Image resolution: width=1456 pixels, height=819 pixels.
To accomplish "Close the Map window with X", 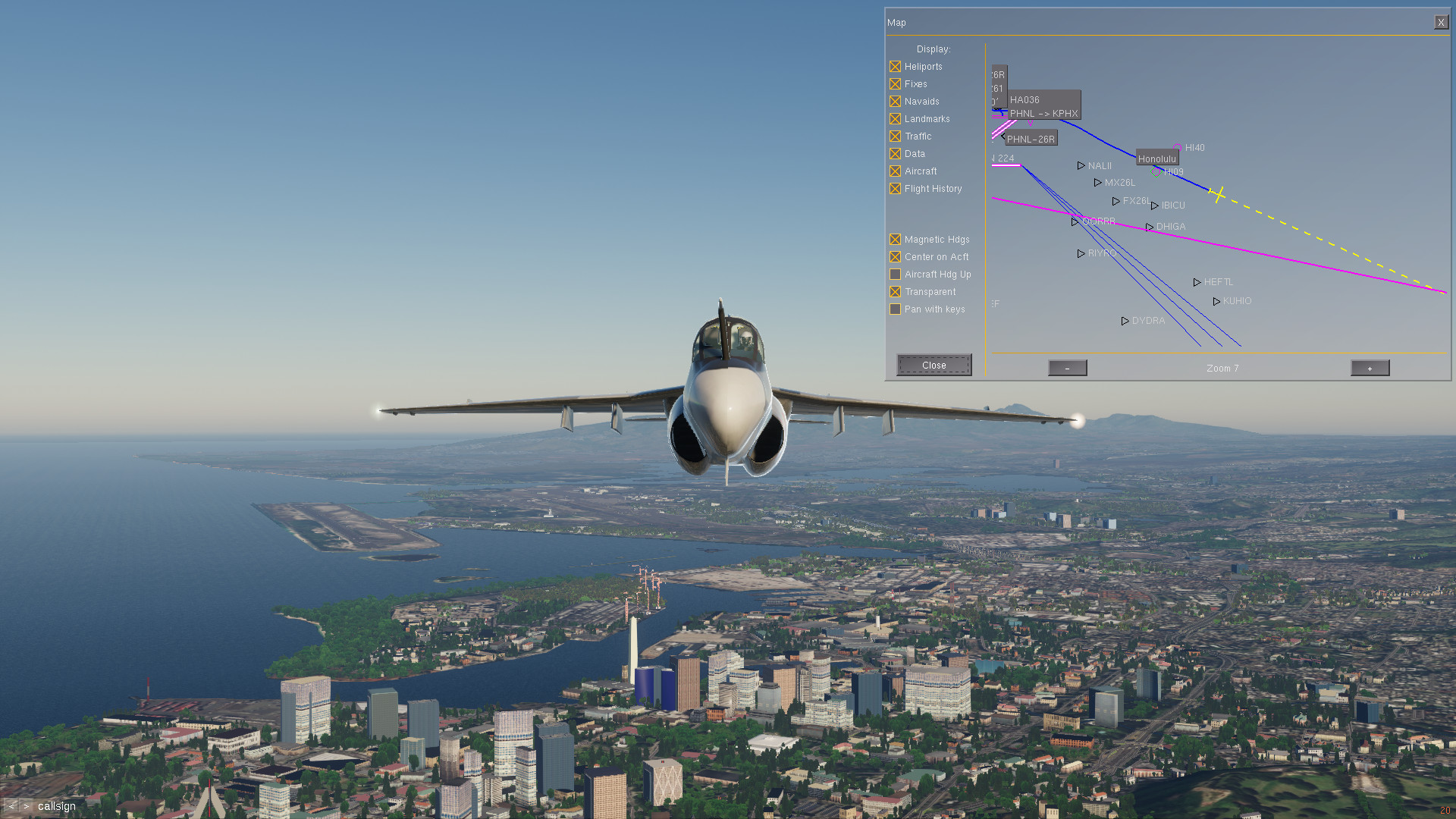I will pyautogui.click(x=1441, y=23).
